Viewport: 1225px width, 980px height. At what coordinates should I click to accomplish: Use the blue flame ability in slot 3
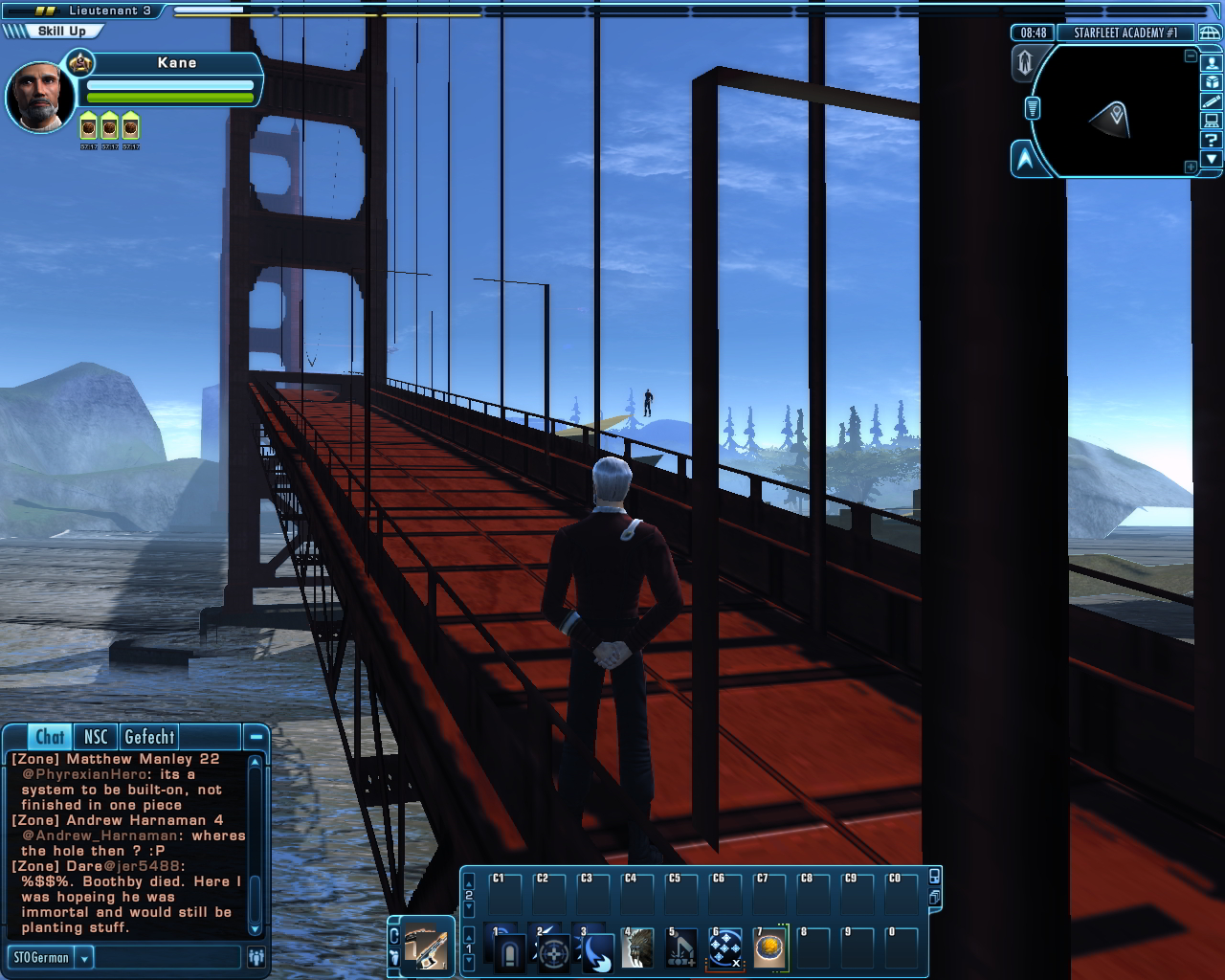595,950
